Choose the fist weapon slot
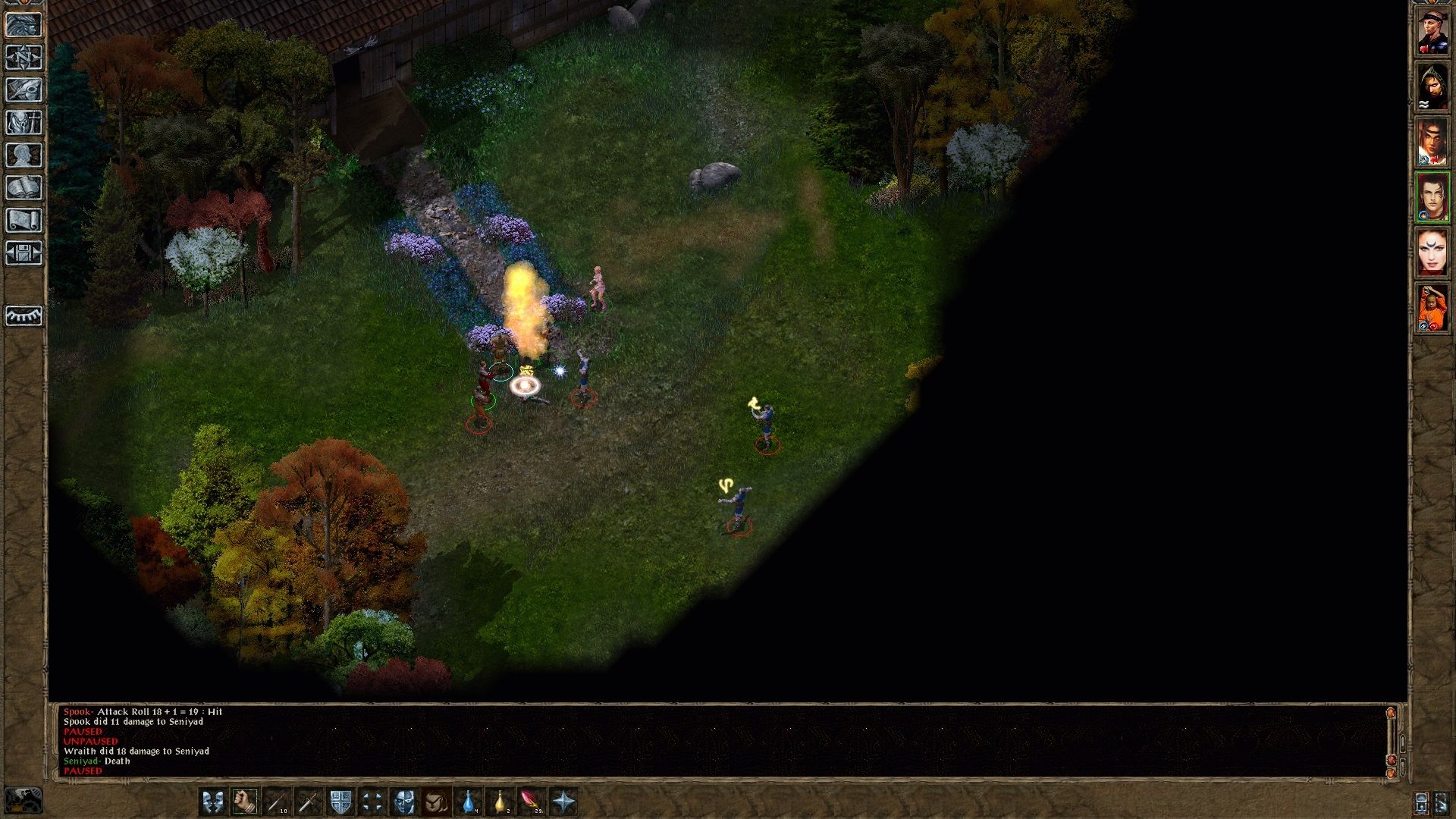Image resolution: width=1456 pixels, height=819 pixels. click(x=244, y=802)
